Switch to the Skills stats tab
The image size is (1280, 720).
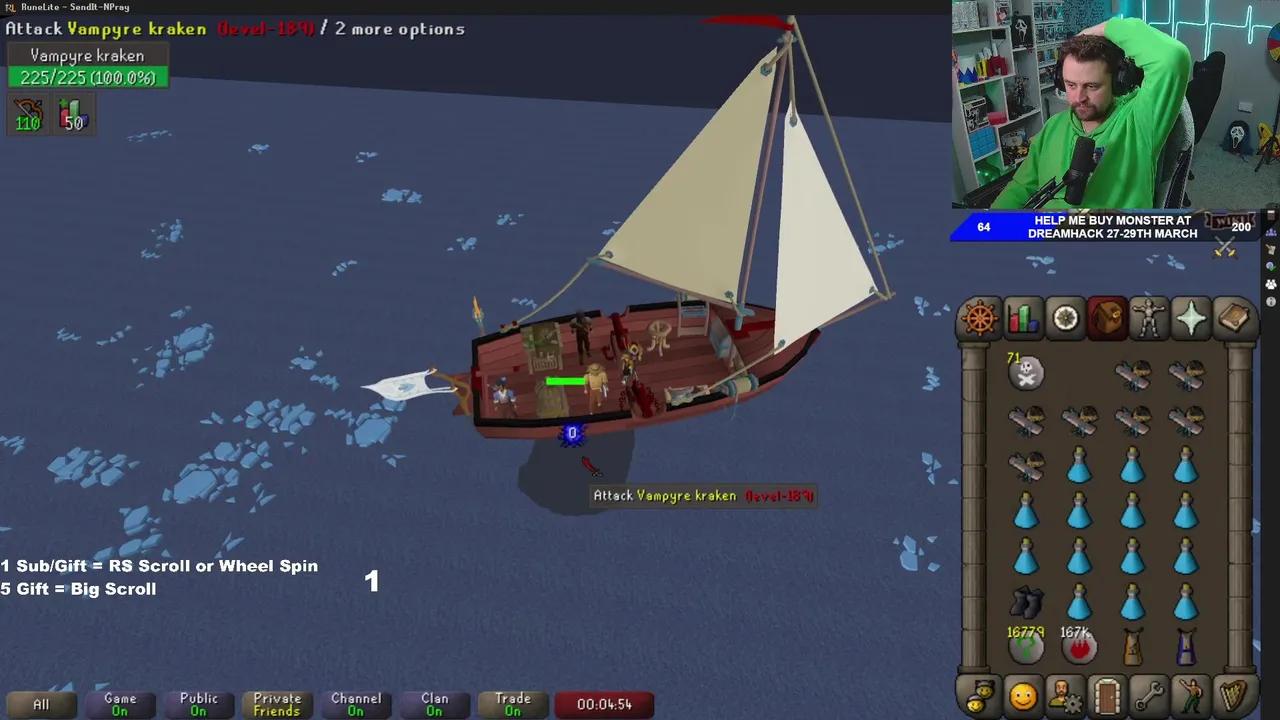(1022, 318)
